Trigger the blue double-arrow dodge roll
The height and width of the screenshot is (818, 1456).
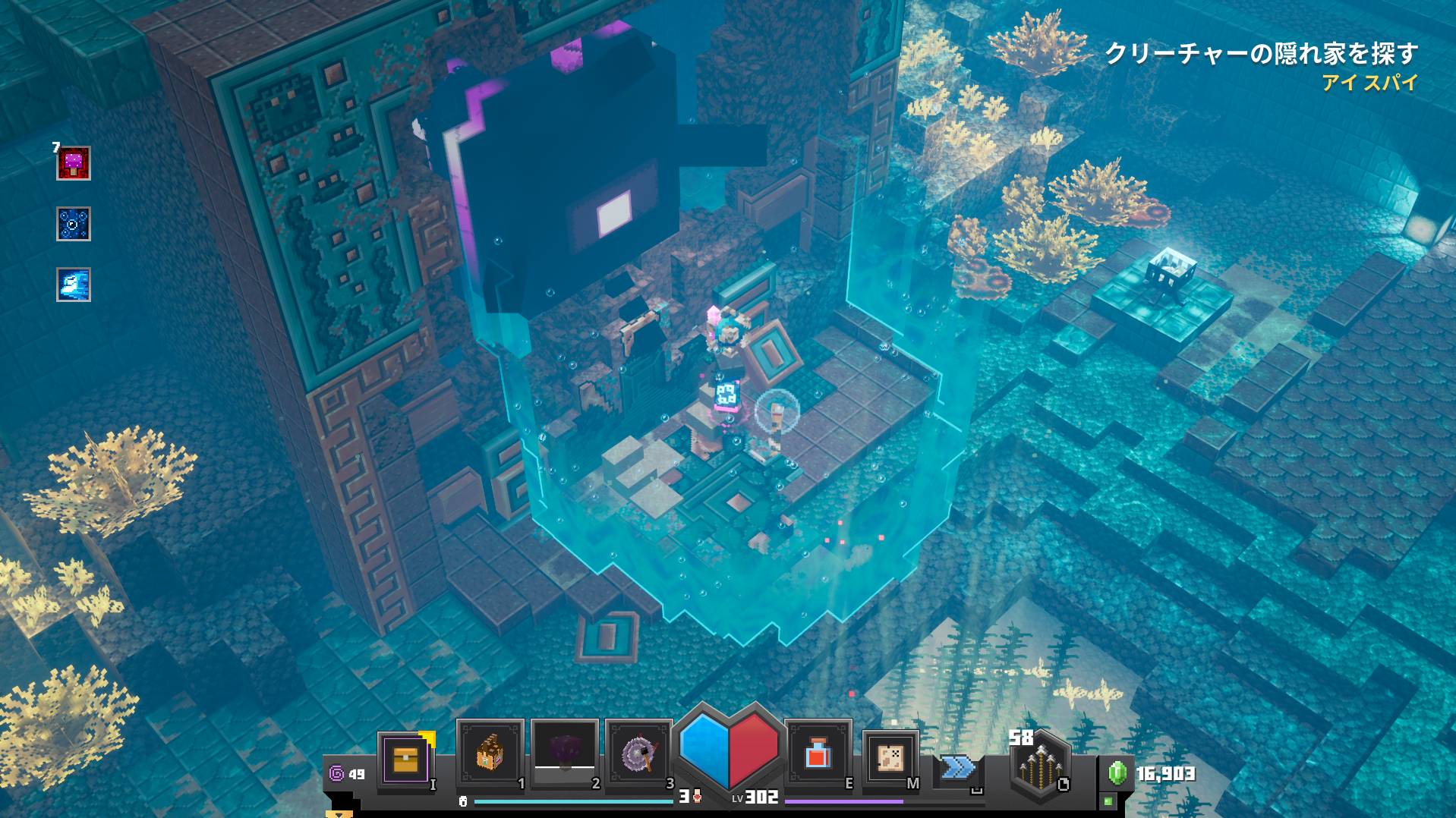pyautogui.click(x=957, y=768)
